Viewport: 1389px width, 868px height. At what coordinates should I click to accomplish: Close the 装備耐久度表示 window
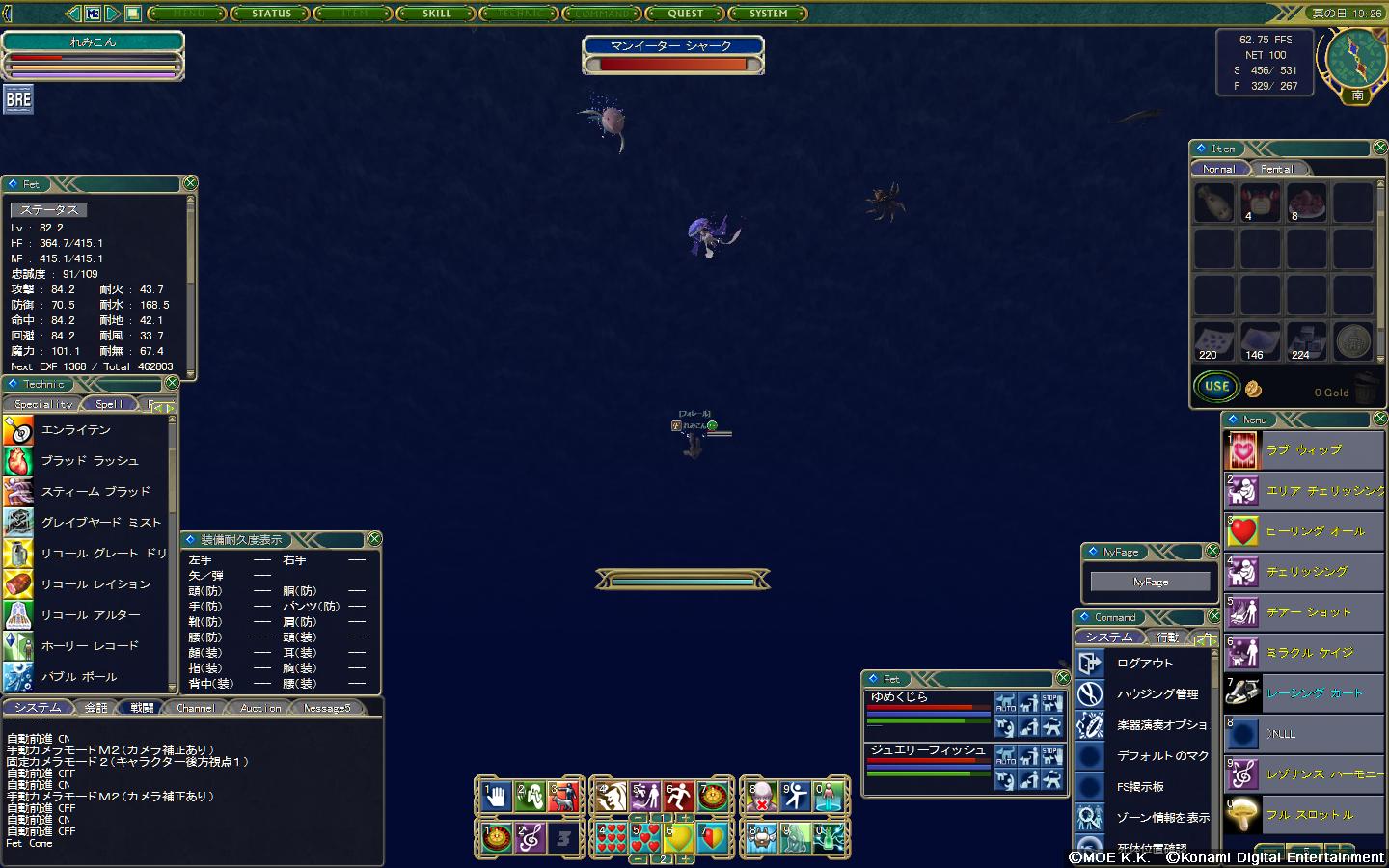pyautogui.click(x=375, y=539)
